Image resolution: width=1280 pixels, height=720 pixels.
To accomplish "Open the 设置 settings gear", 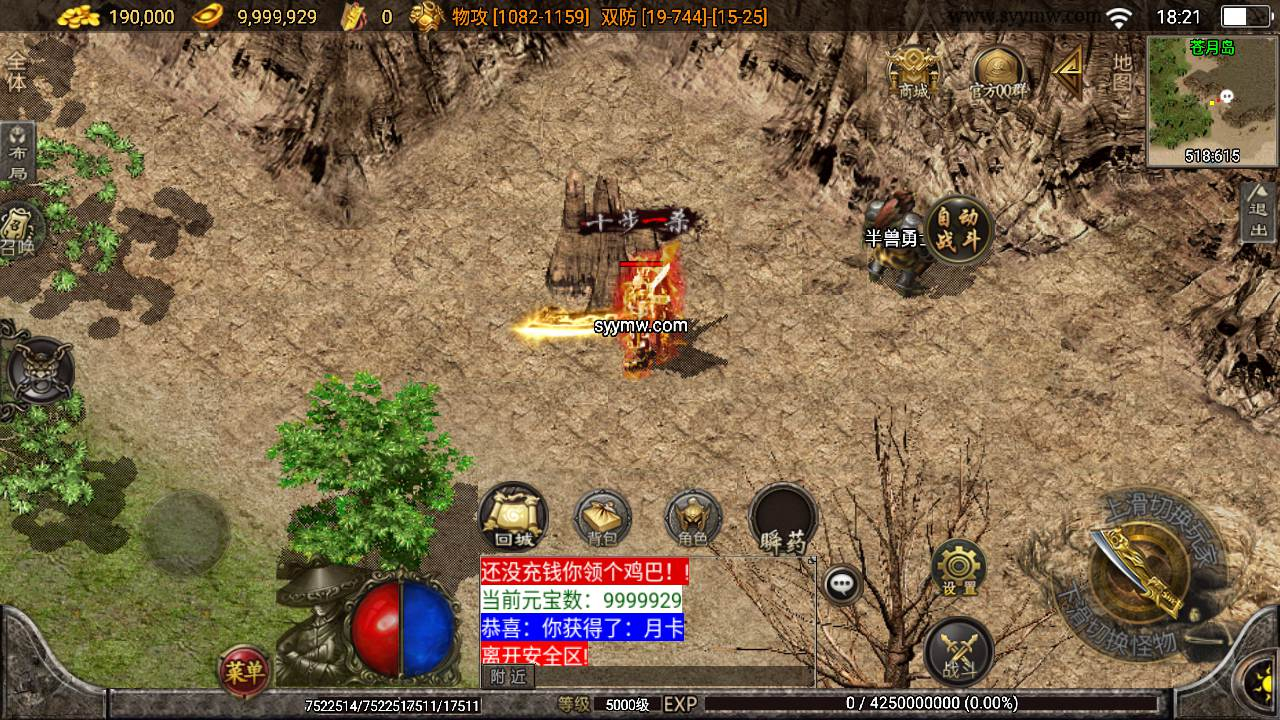I will pos(958,569).
